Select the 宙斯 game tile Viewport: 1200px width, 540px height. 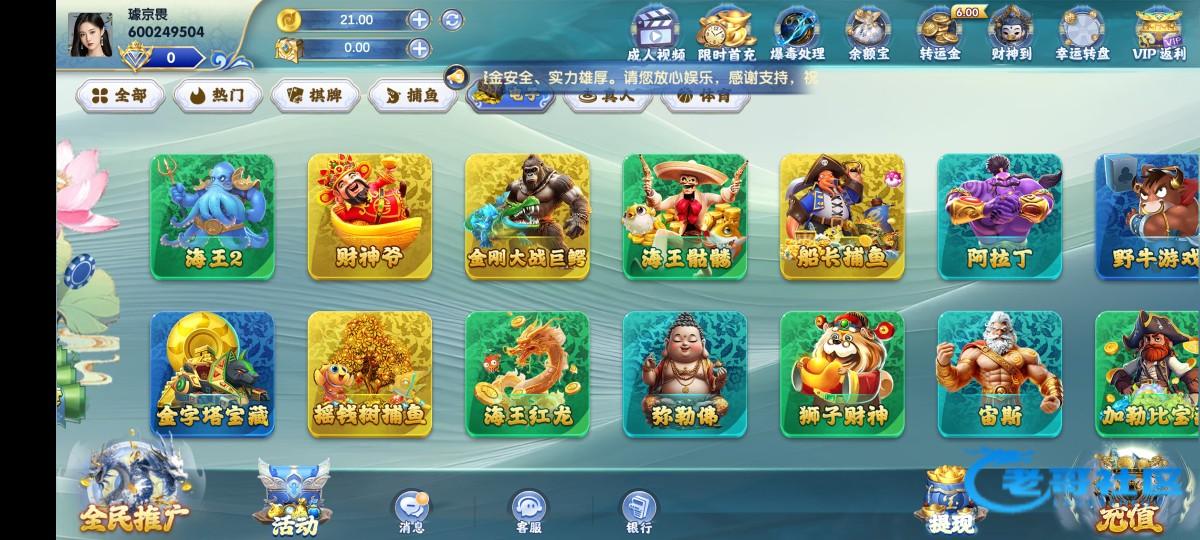point(999,373)
